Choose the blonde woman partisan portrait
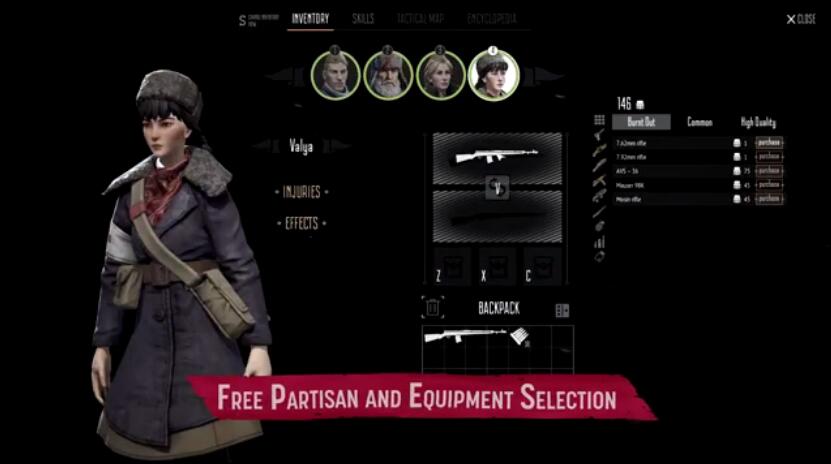831x464 pixels. 441,75
